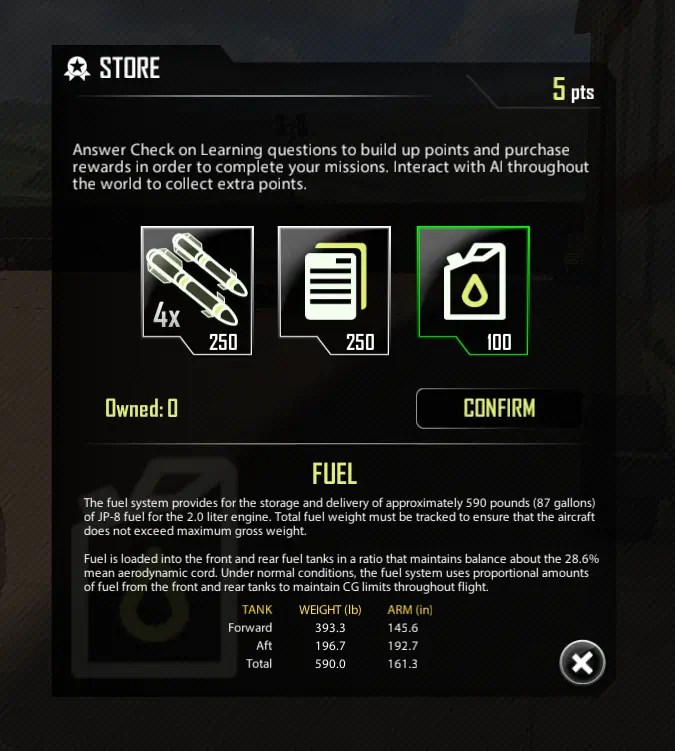Select the fuel canister reward for 100
The image size is (675, 751).
[472, 290]
